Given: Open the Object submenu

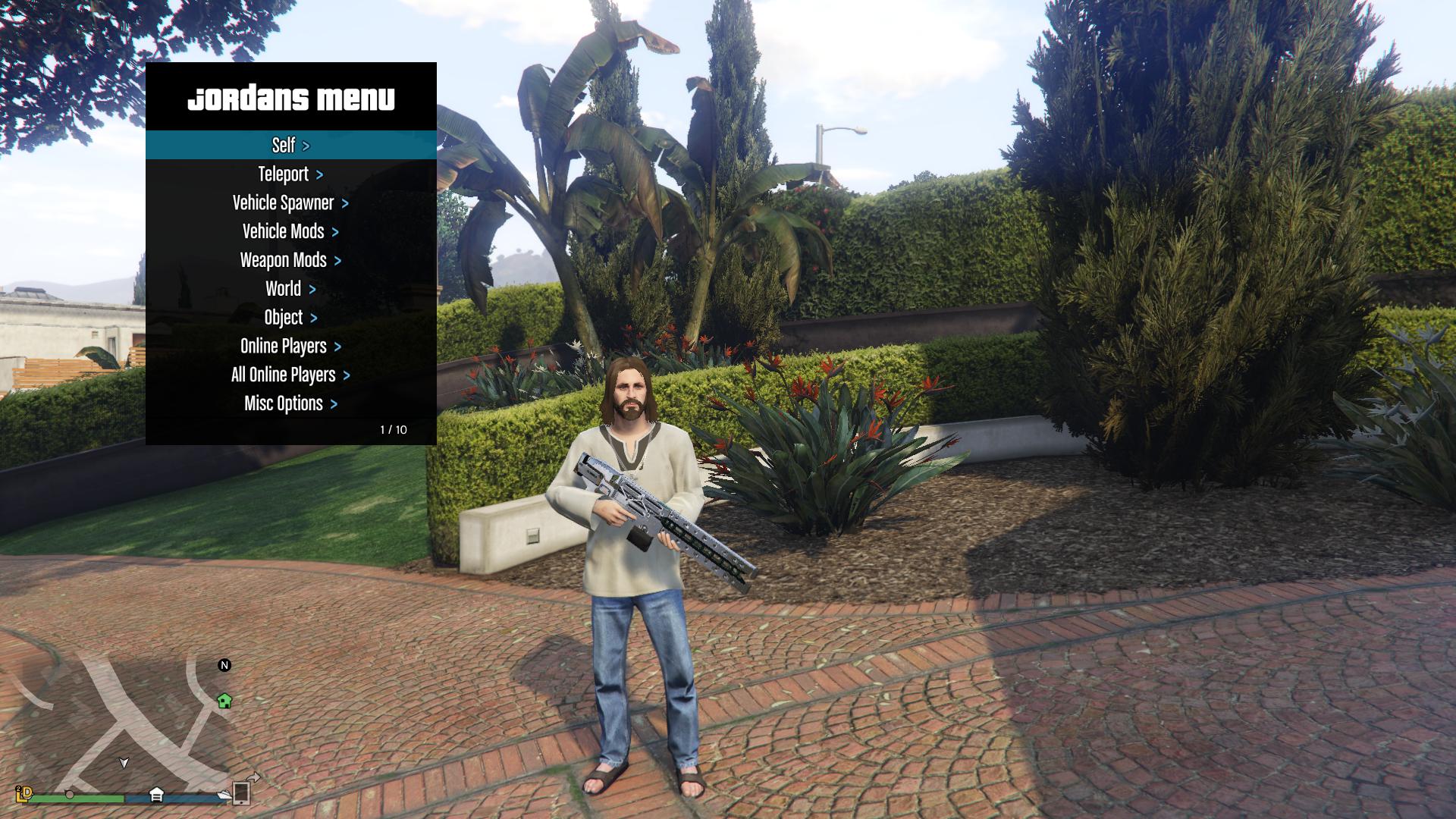Looking at the screenshot, I should (290, 318).
